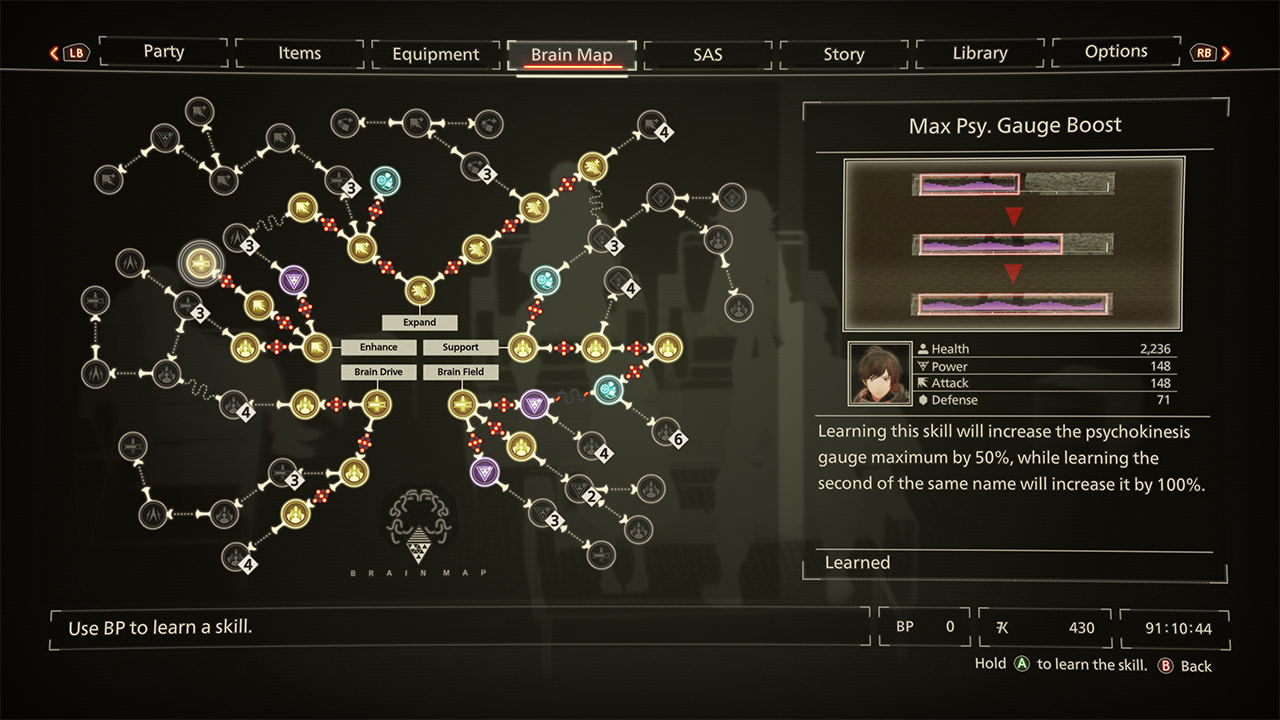
Task: Go to the Equipment tab
Action: (x=435, y=54)
